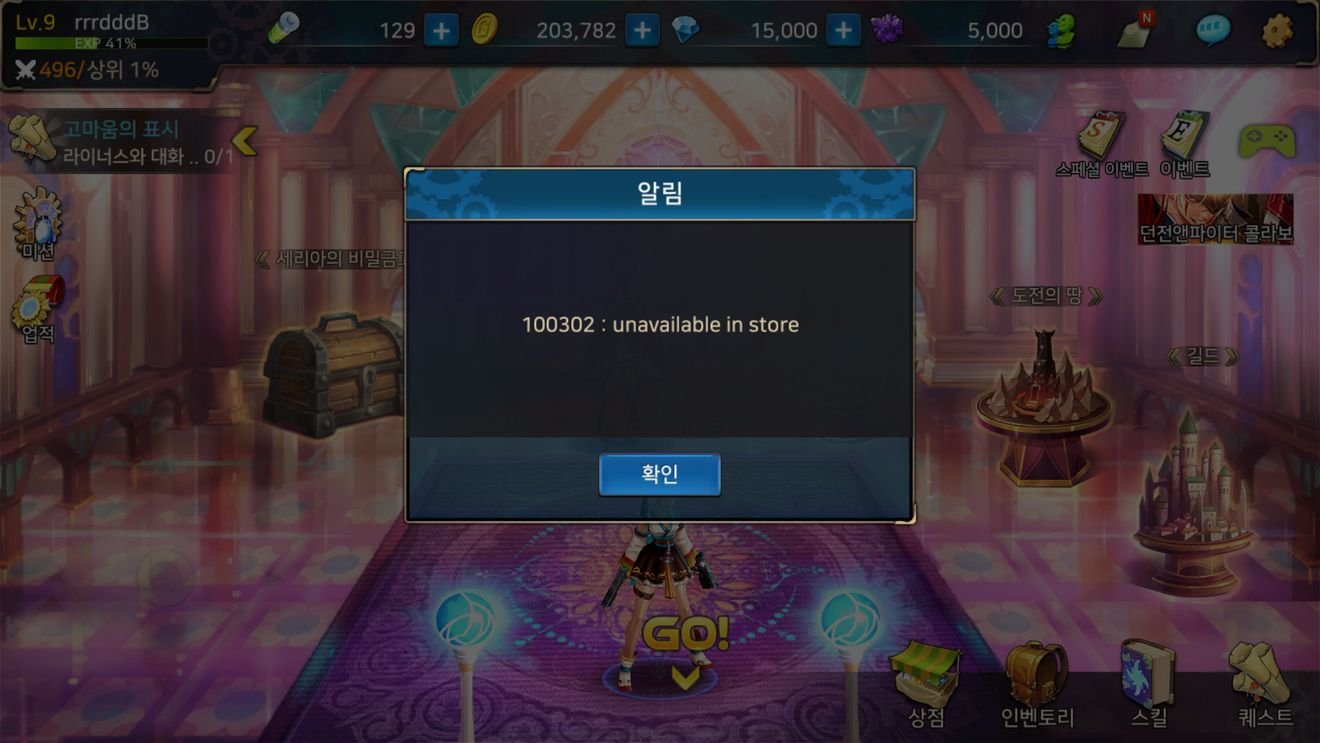Buy more gold coins via plus button
1320x743 pixels.
(642, 31)
